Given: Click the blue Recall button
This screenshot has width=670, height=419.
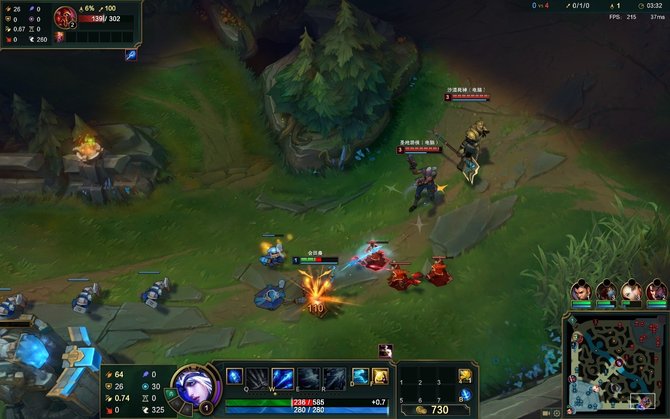Looking at the screenshot, I should coord(465,395).
